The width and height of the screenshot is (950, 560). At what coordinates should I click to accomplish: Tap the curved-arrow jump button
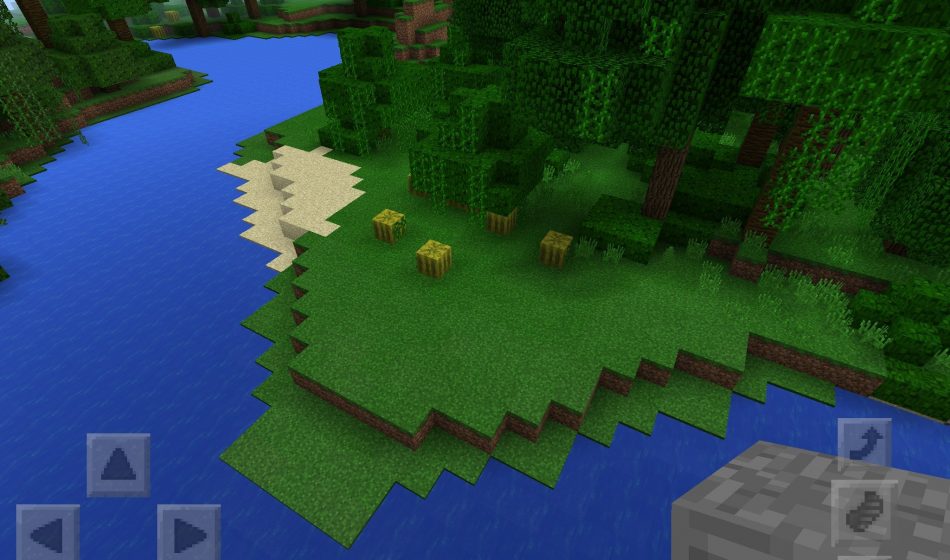point(863,444)
